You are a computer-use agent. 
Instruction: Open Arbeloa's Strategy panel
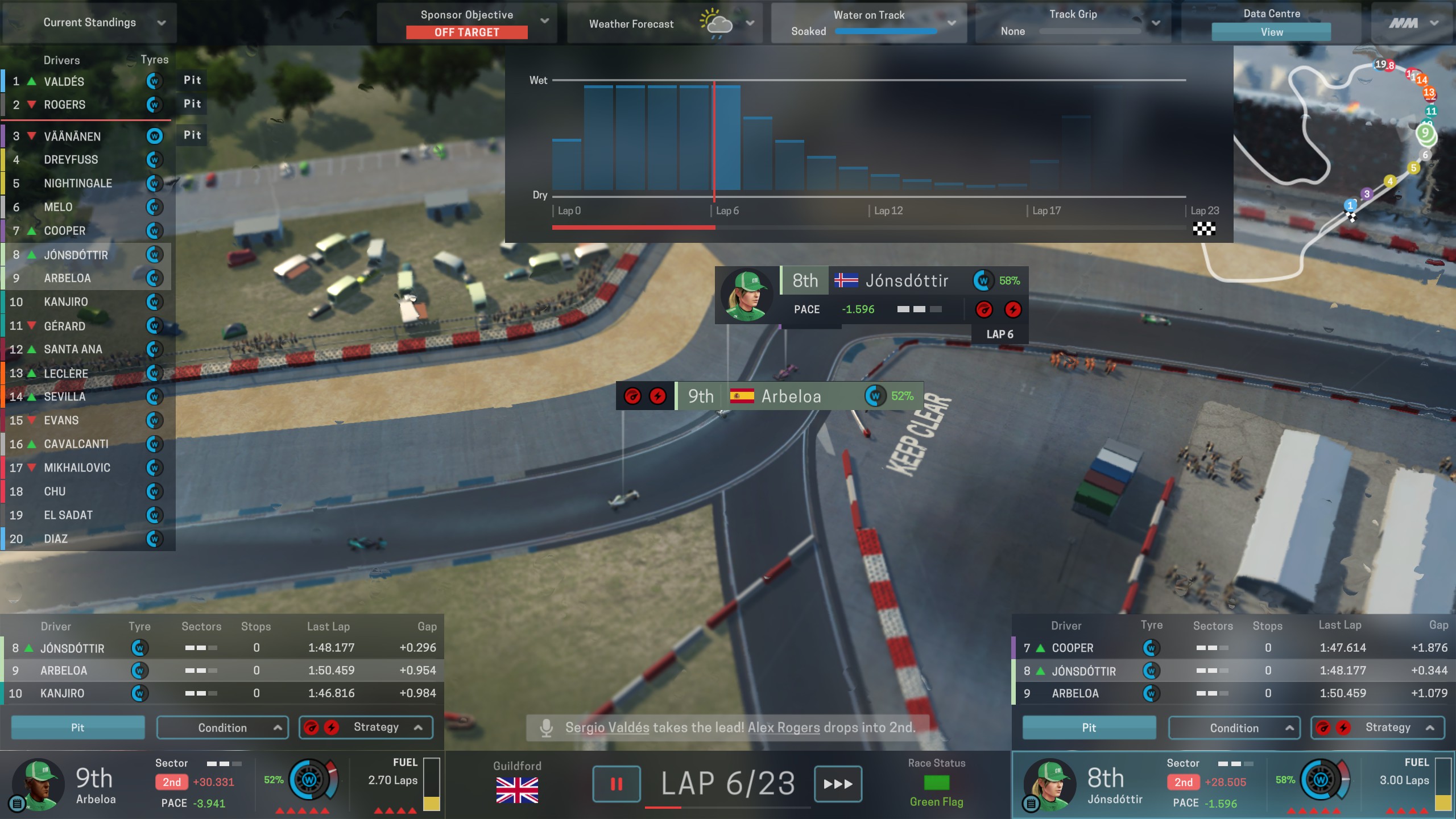tap(366, 727)
